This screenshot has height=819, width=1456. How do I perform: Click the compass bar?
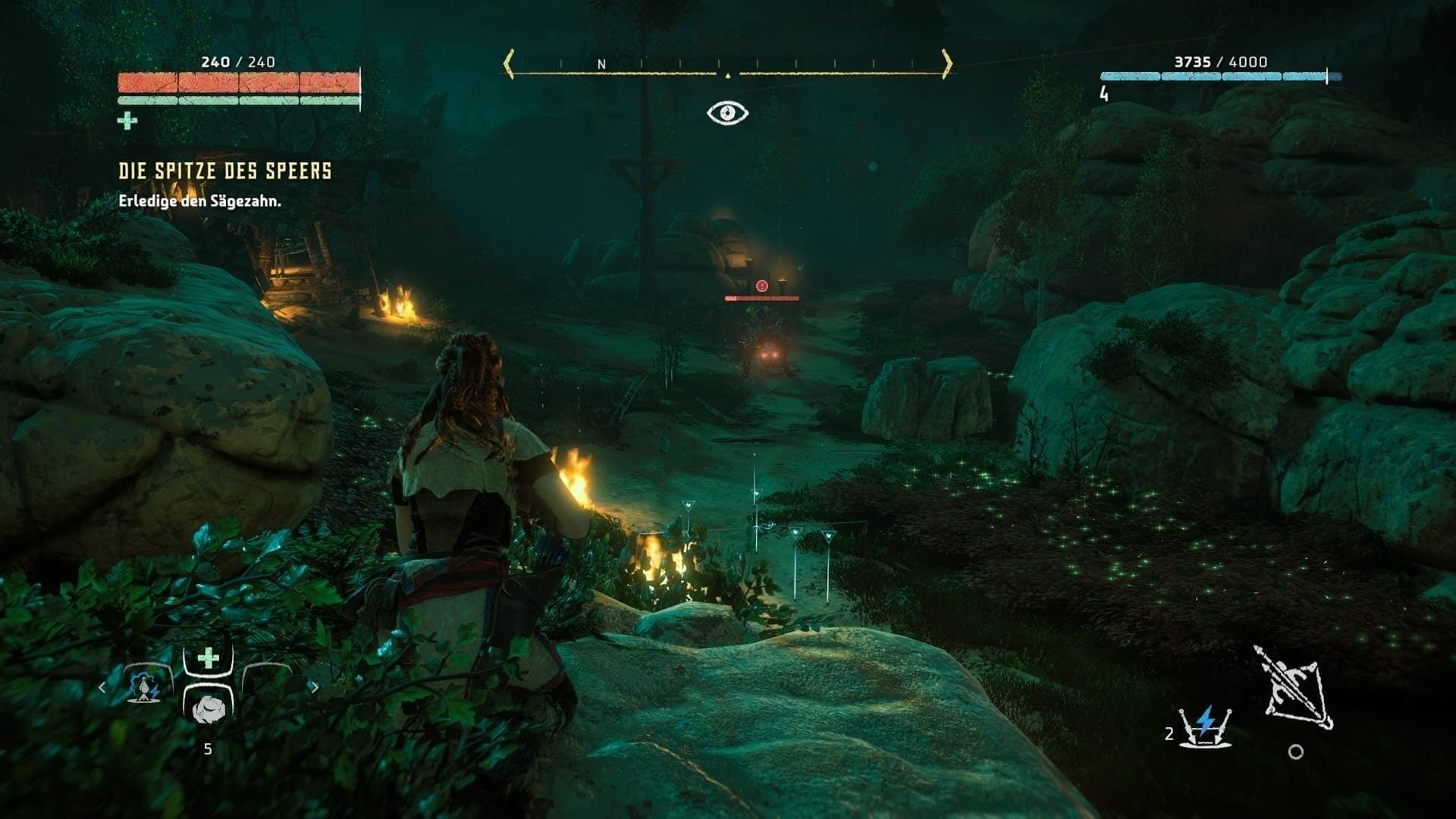click(x=727, y=65)
